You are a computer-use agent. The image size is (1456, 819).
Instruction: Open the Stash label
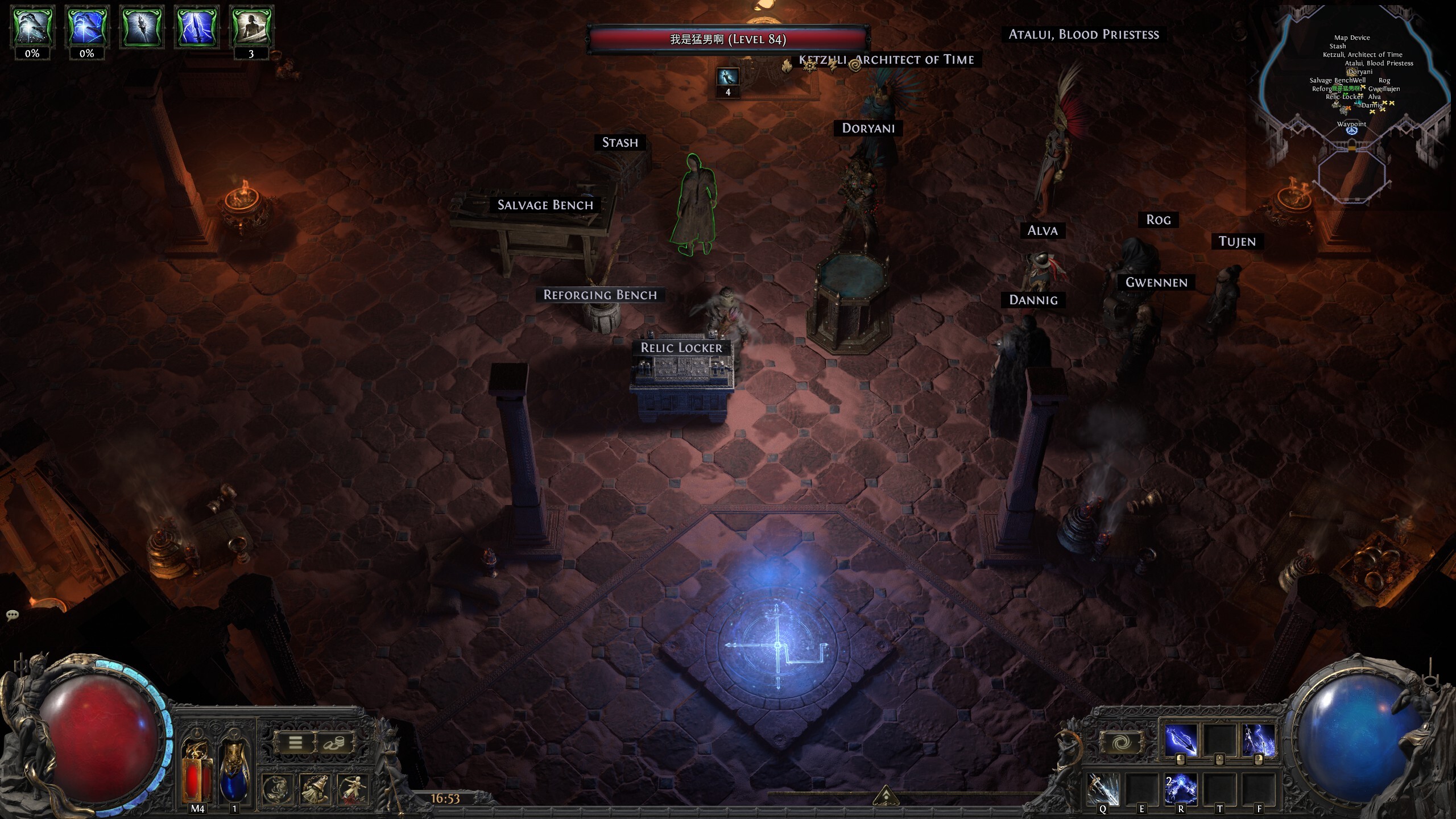click(620, 142)
